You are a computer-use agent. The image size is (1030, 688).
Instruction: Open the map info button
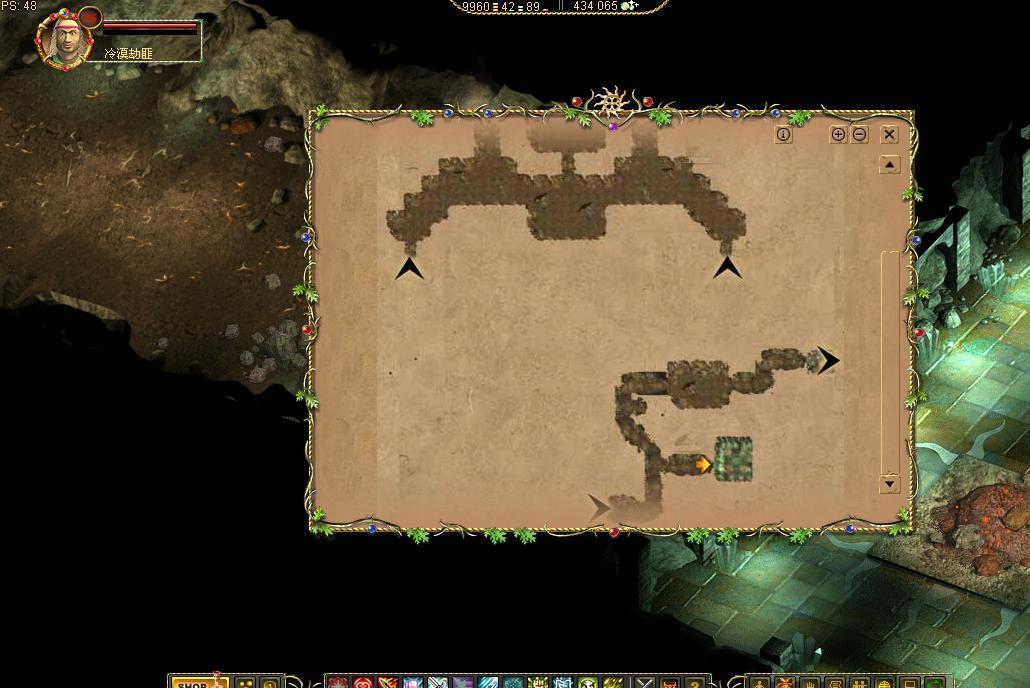tap(783, 134)
